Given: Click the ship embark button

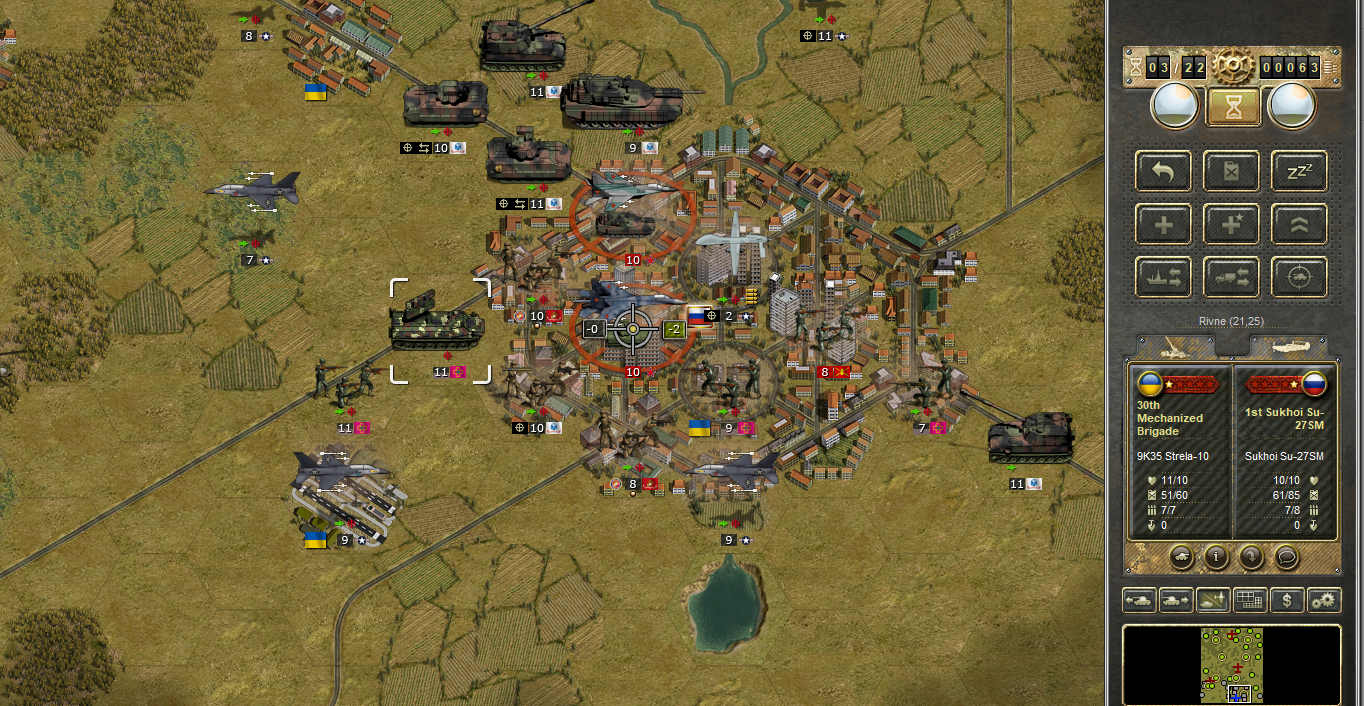Looking at the screenshot, I should (1163, 277).
